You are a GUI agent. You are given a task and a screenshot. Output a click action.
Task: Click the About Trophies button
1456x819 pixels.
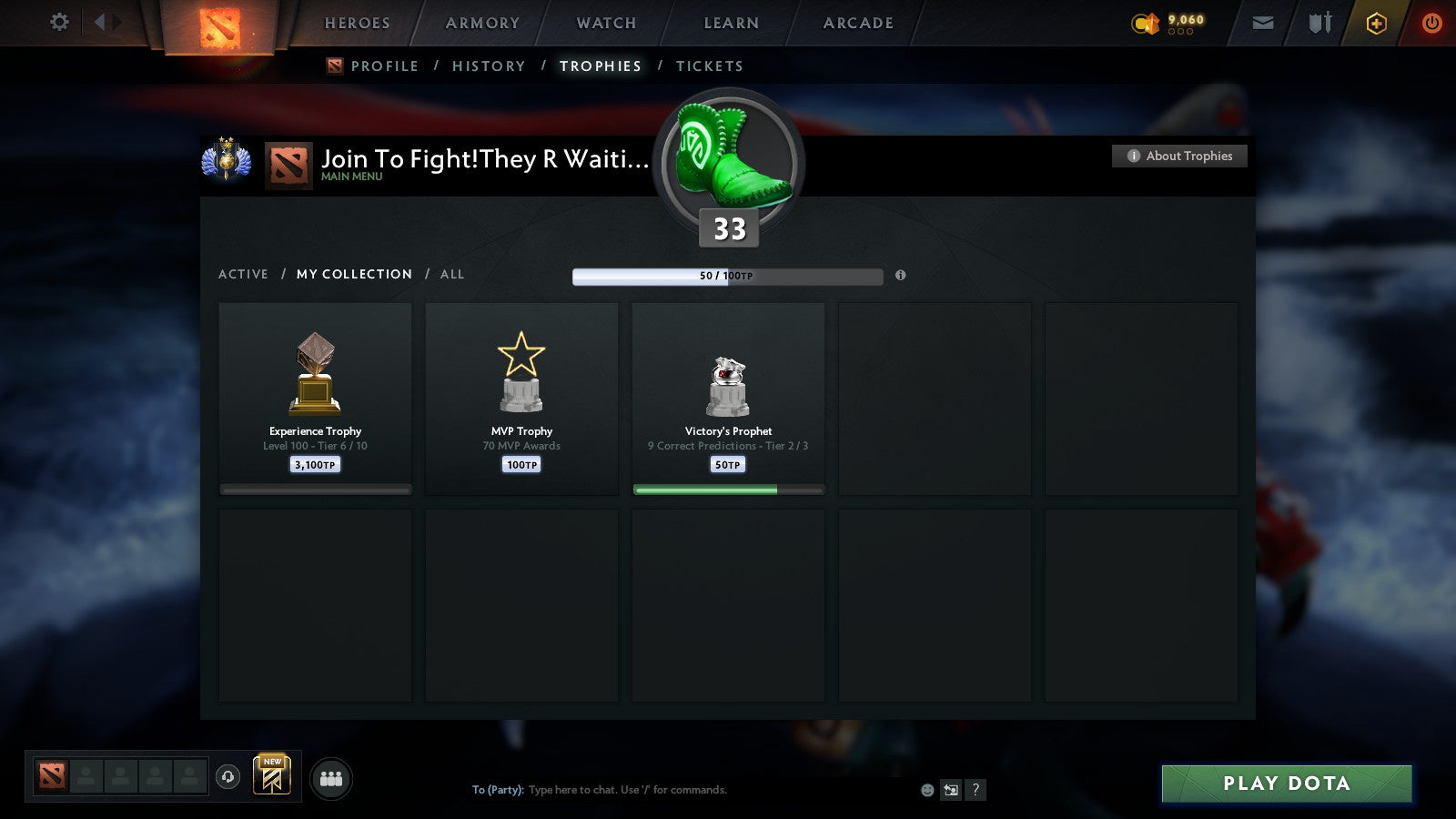(1179, 156)
